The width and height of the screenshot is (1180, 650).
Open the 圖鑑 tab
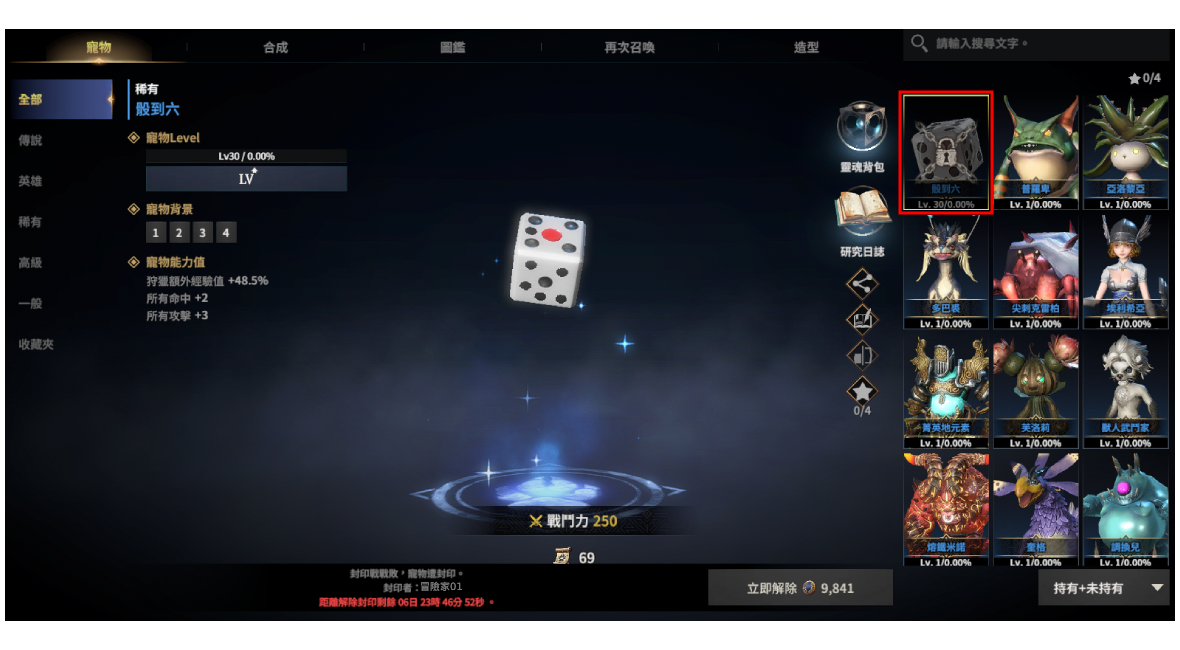click(452, 47)
